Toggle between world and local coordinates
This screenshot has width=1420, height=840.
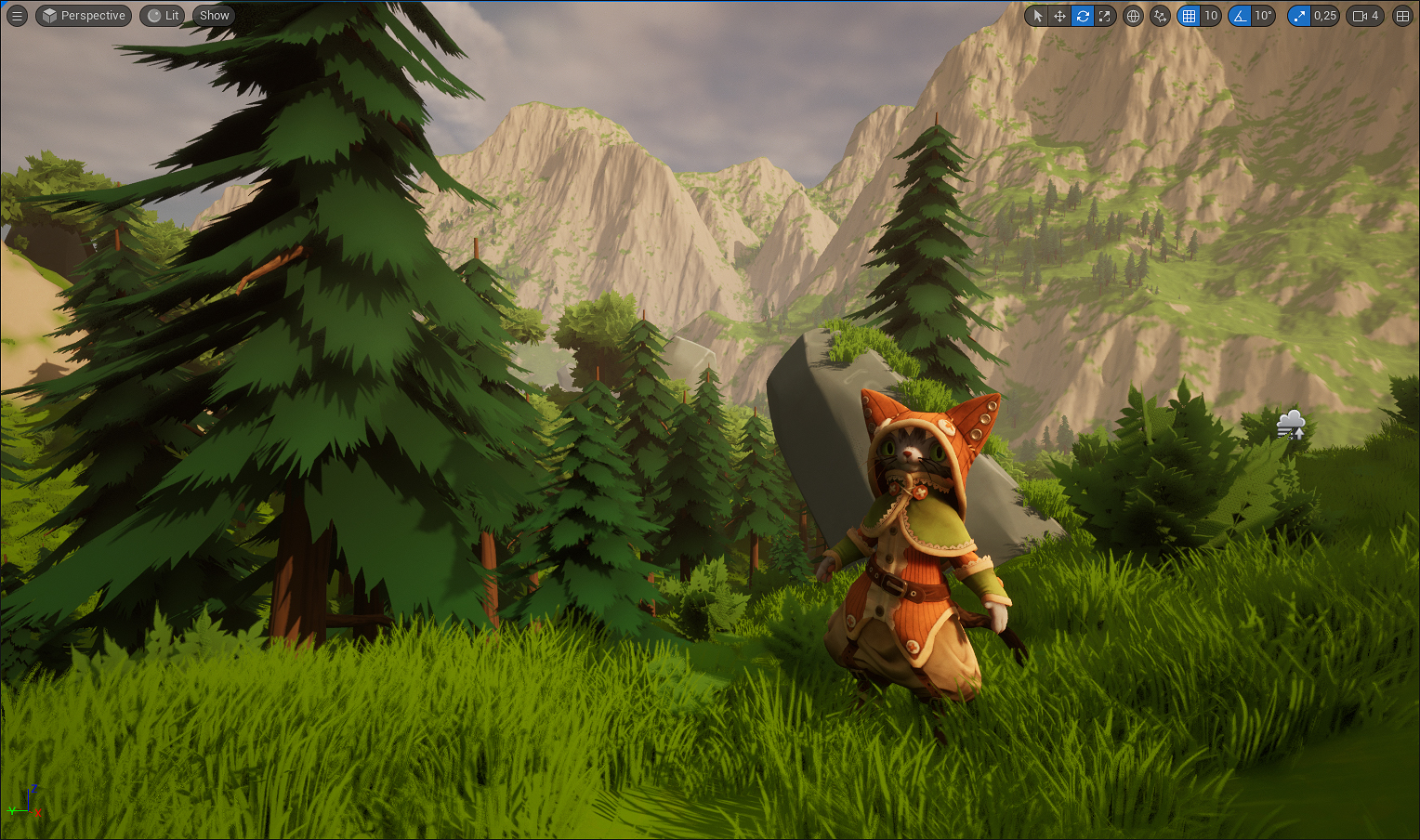click(1133, 16)
